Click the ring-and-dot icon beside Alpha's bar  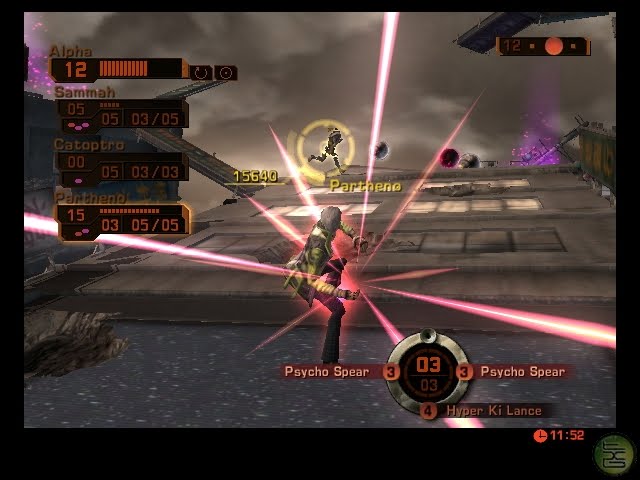coord(225,73)
